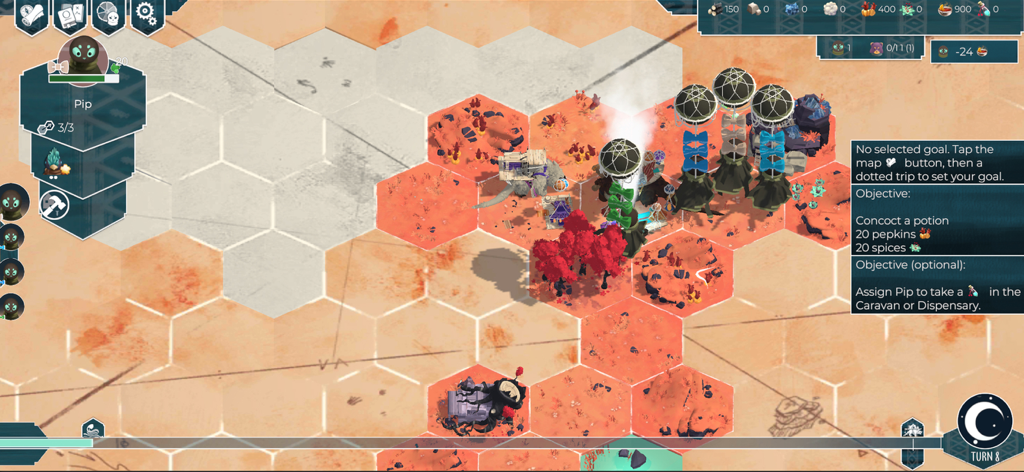Choose Pip's crystal campfire ability
Image resolution: width=1024 pixels, height=472 pixels.
[x=55, y=164]
